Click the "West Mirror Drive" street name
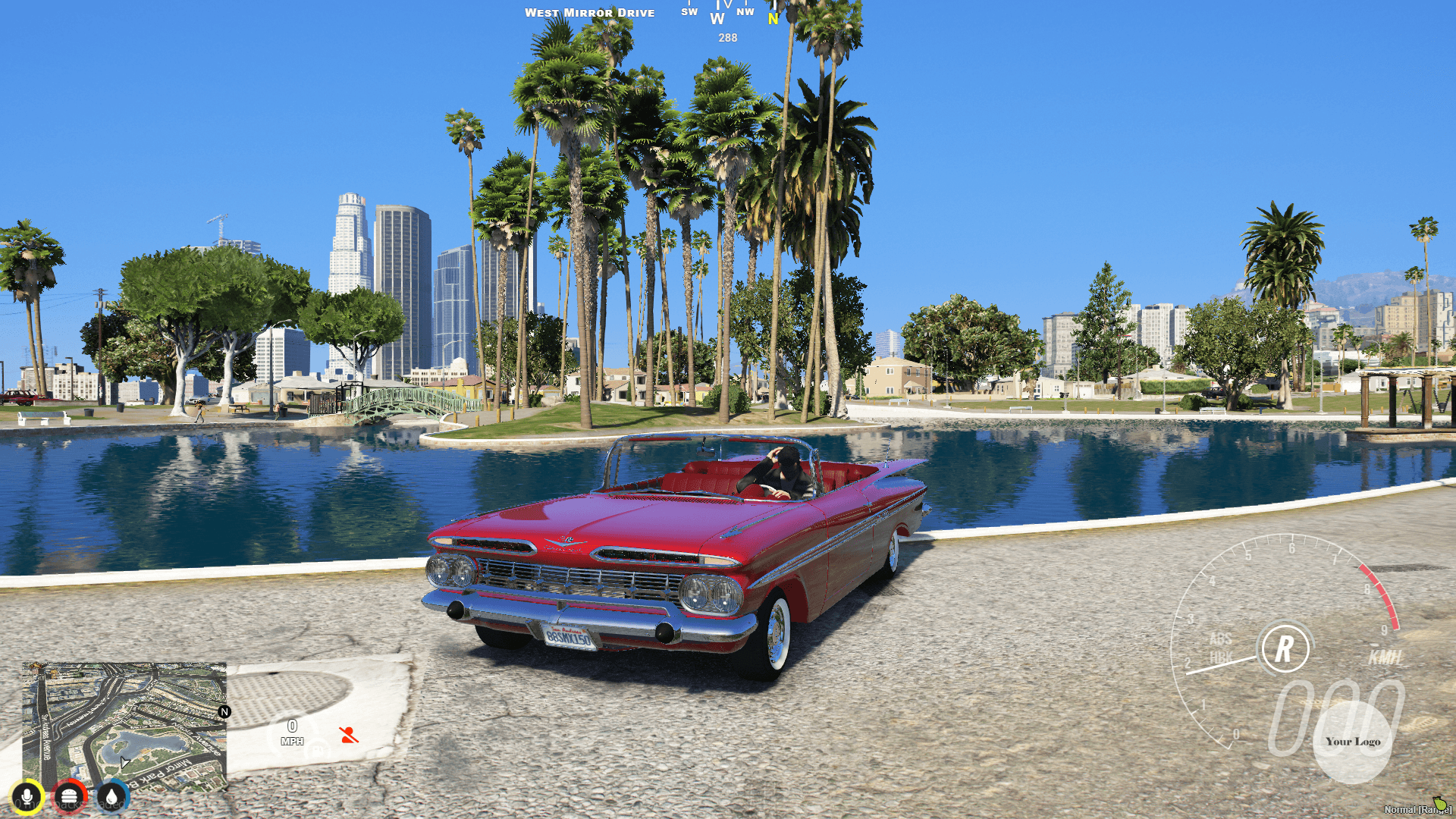This screenshot has height=819, width=1456. click(x=590, y=12)
